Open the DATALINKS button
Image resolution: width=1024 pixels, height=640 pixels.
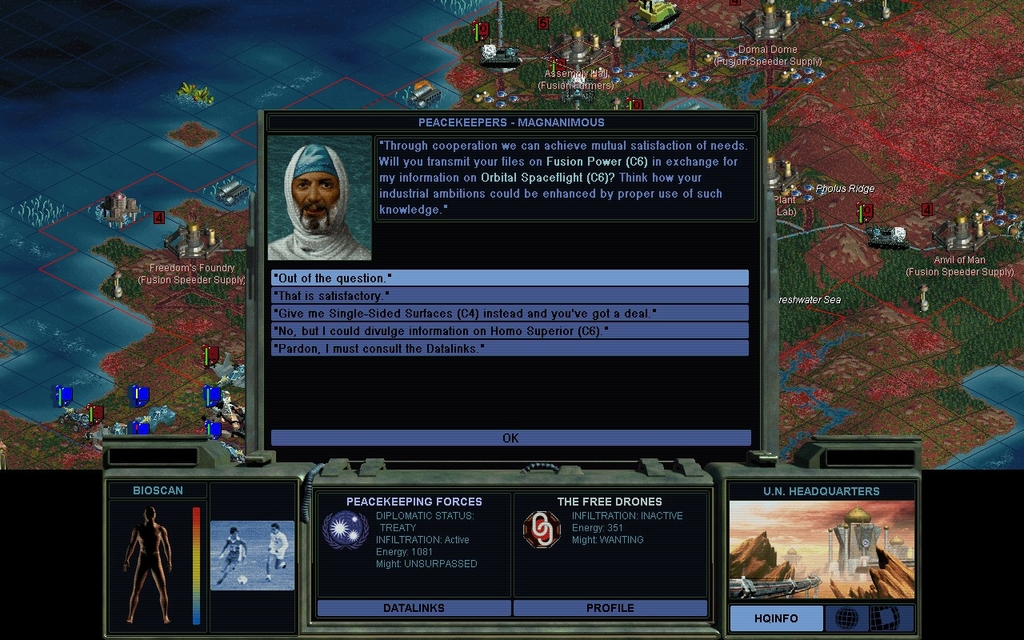414,608
